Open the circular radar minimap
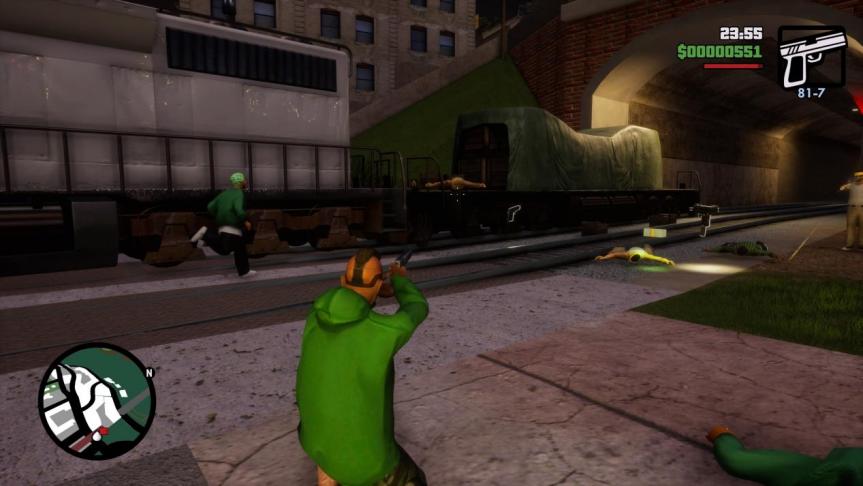 (96, 401)
